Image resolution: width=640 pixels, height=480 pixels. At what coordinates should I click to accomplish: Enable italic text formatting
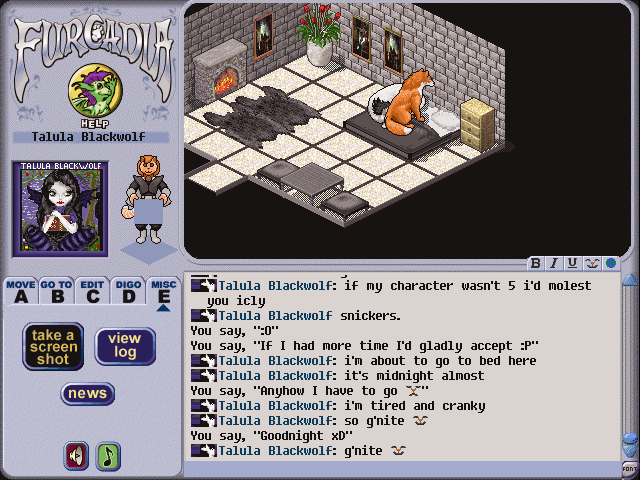[554, 264]
